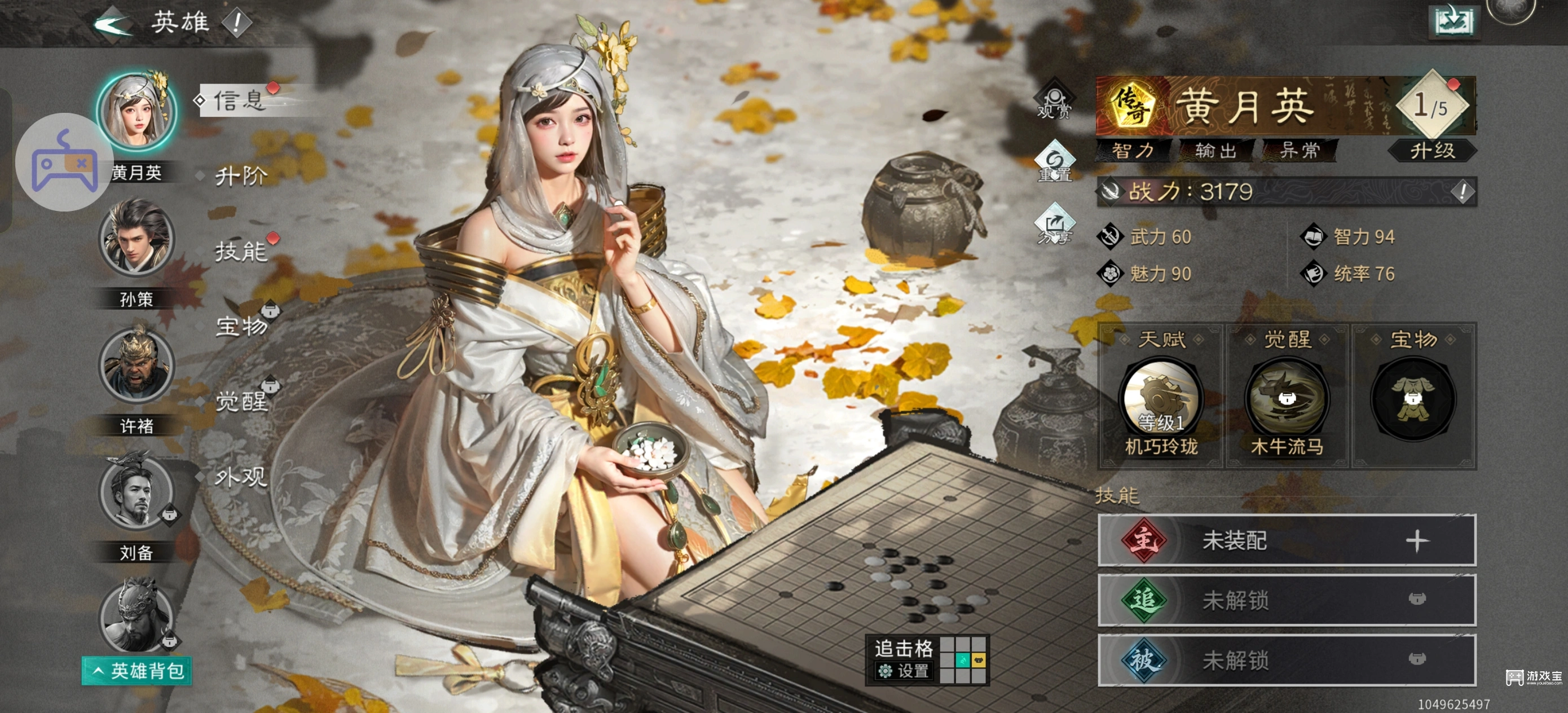
Task: Select hero 孙策 portrait
Action: (136, 239)
